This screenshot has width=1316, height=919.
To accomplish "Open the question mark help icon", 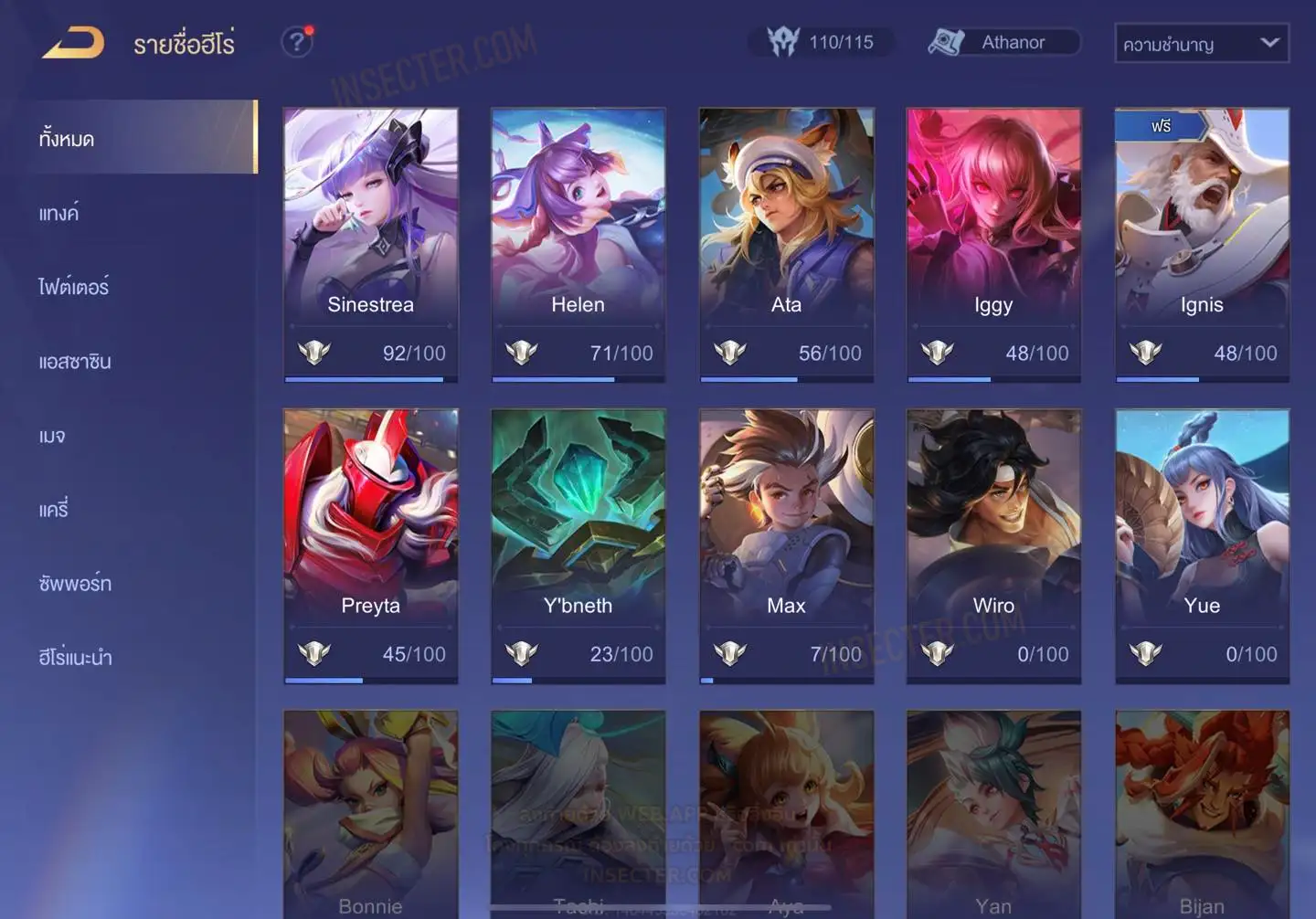I will (296, 42).
